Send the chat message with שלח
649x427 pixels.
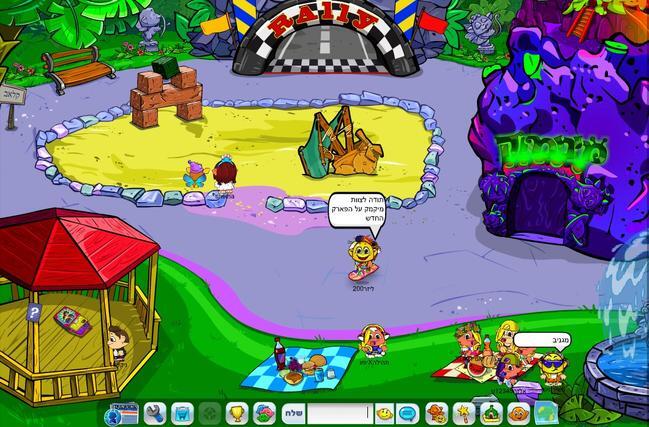[293, 413]
